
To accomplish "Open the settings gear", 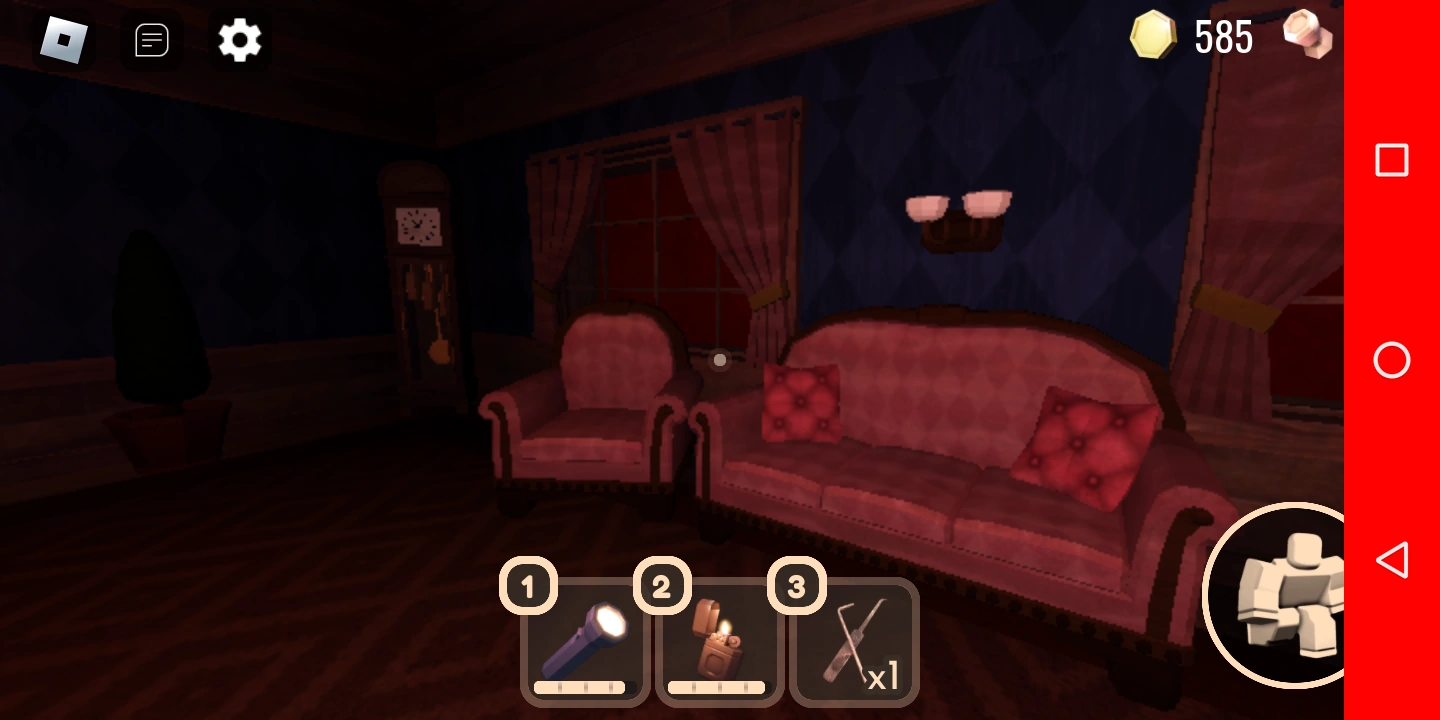I will coord(239,40).
